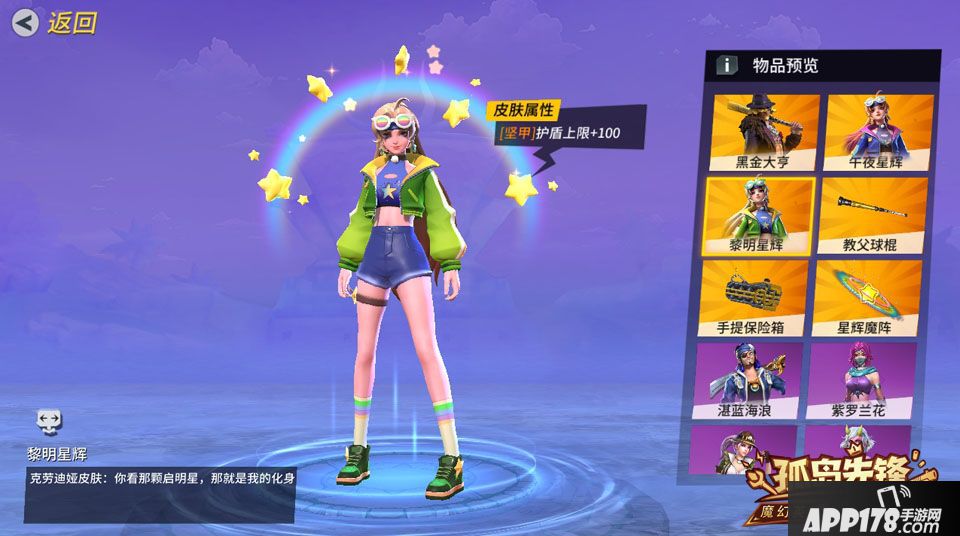The width and height of the screenshot is (960, 536).
Task: Open the 物品预览 info icon
Action: pyautogui.click(x=728, y=66)
